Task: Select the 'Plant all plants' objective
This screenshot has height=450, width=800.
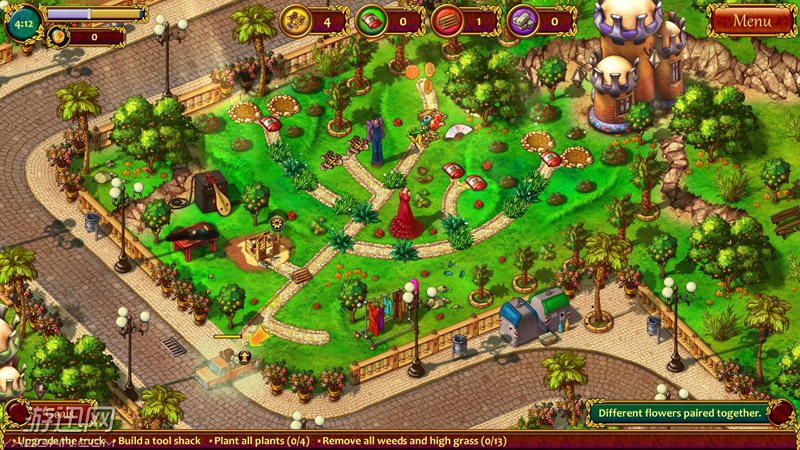Action: coord(265,440)
